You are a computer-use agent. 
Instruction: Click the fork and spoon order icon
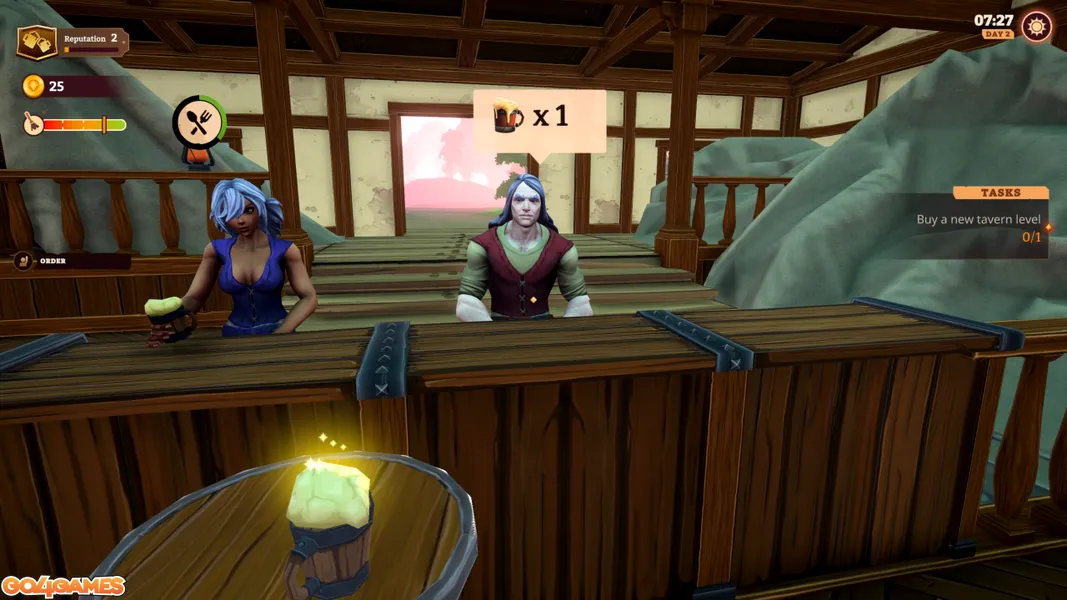[x=198, y=122]
